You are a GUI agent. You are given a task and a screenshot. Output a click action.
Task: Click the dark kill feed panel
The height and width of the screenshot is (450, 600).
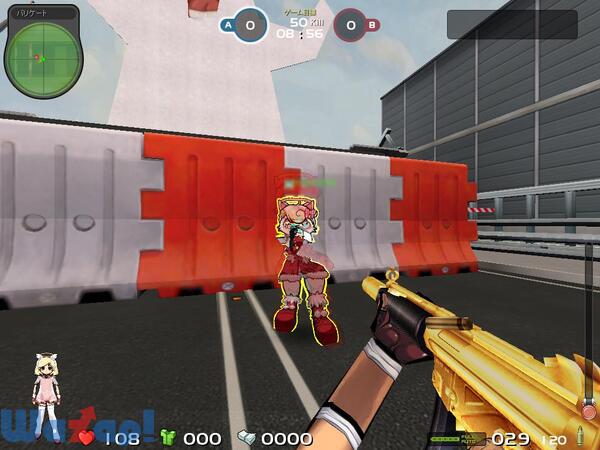(x=511, y=24)
